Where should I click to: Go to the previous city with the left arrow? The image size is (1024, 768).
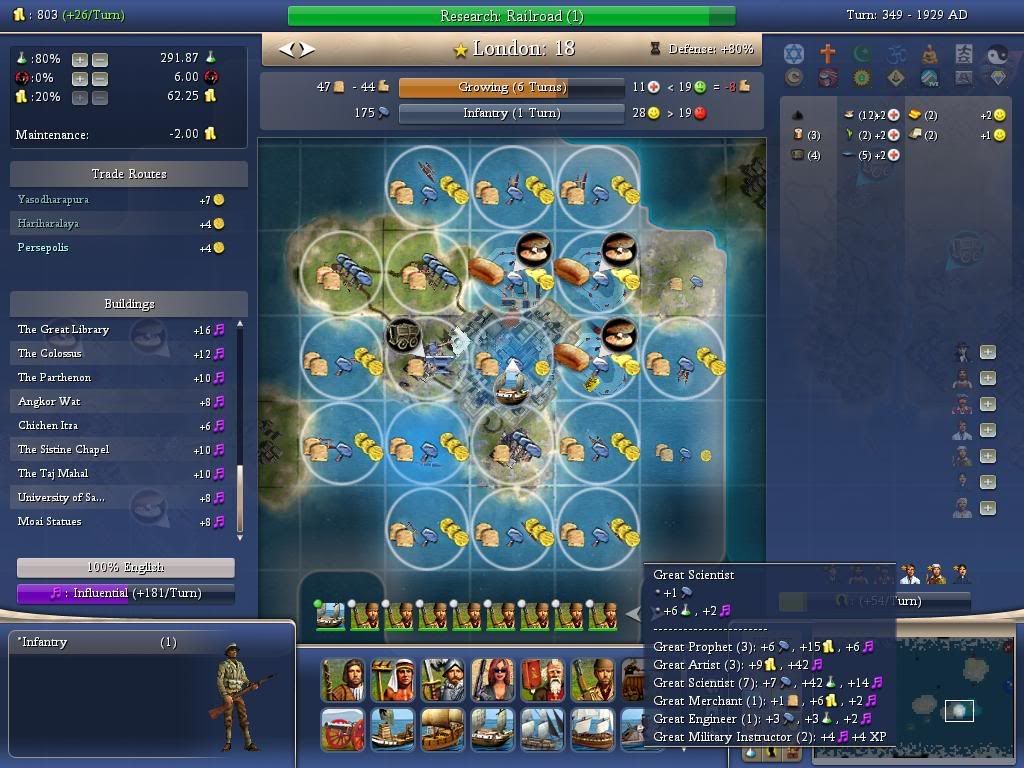[285, 48]
